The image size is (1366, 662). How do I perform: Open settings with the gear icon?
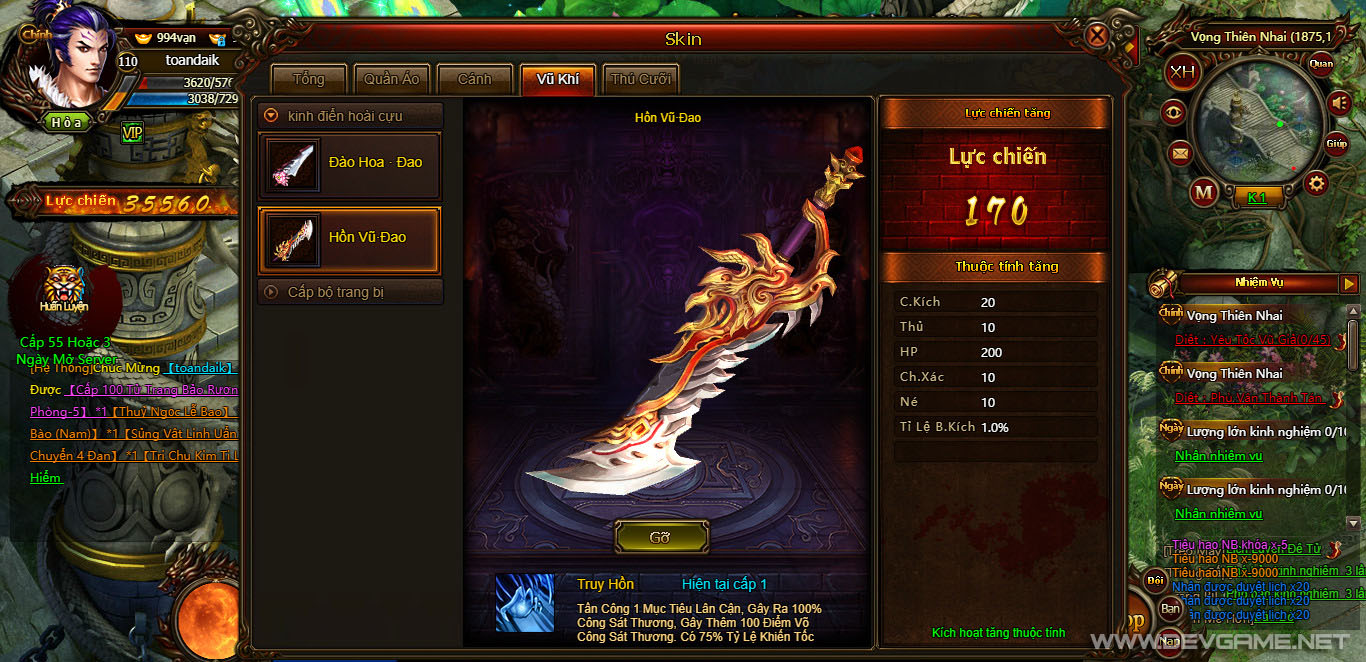(x=1316, y=183)
